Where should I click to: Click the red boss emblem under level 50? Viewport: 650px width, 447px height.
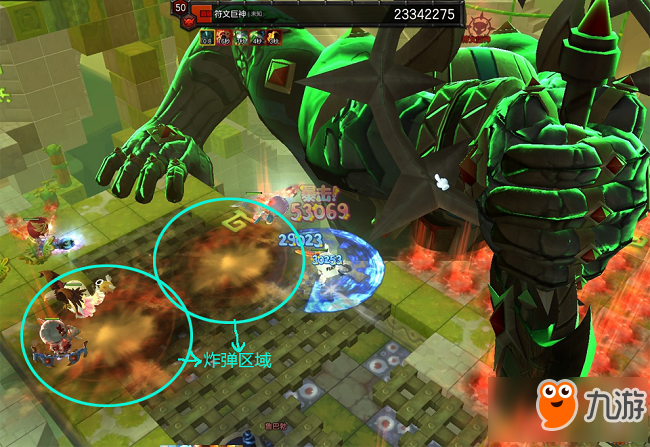tap(189, 20)
